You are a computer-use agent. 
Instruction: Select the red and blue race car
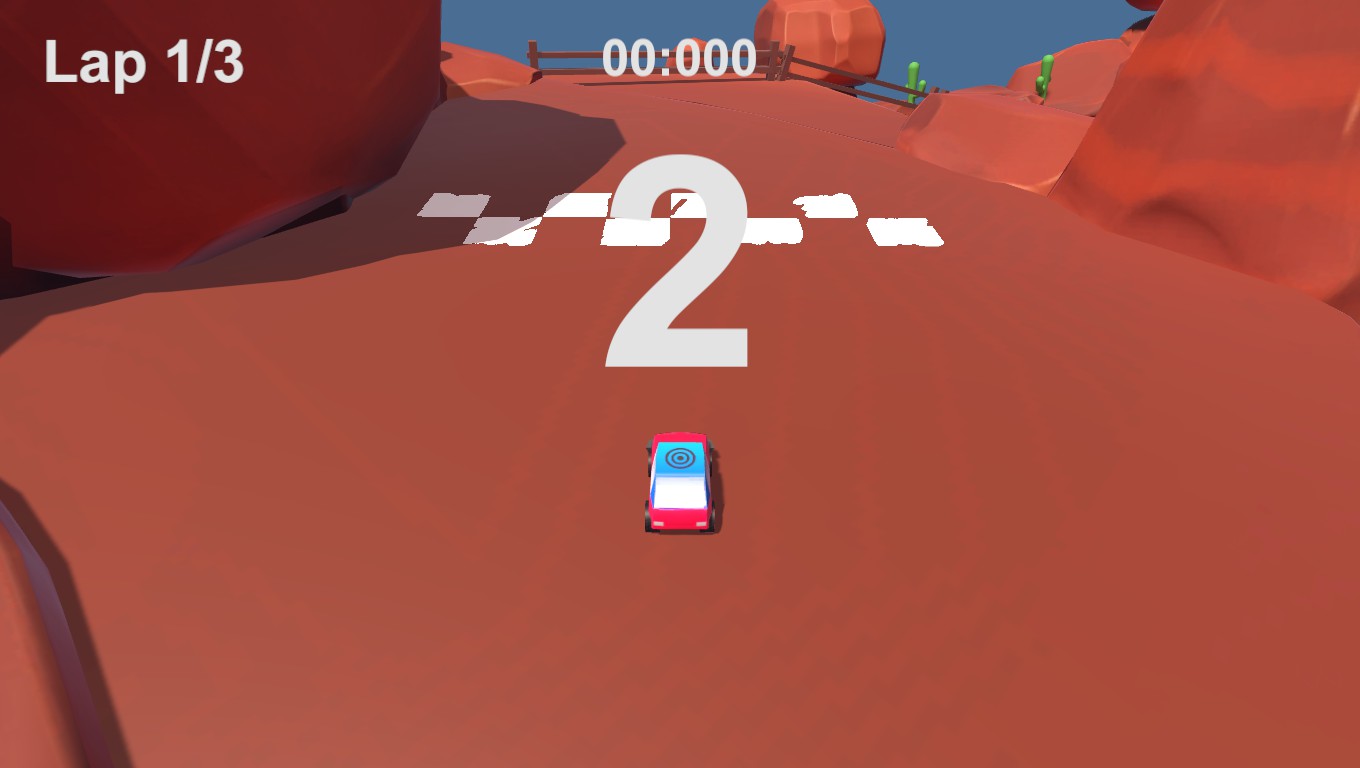(679, 483)
